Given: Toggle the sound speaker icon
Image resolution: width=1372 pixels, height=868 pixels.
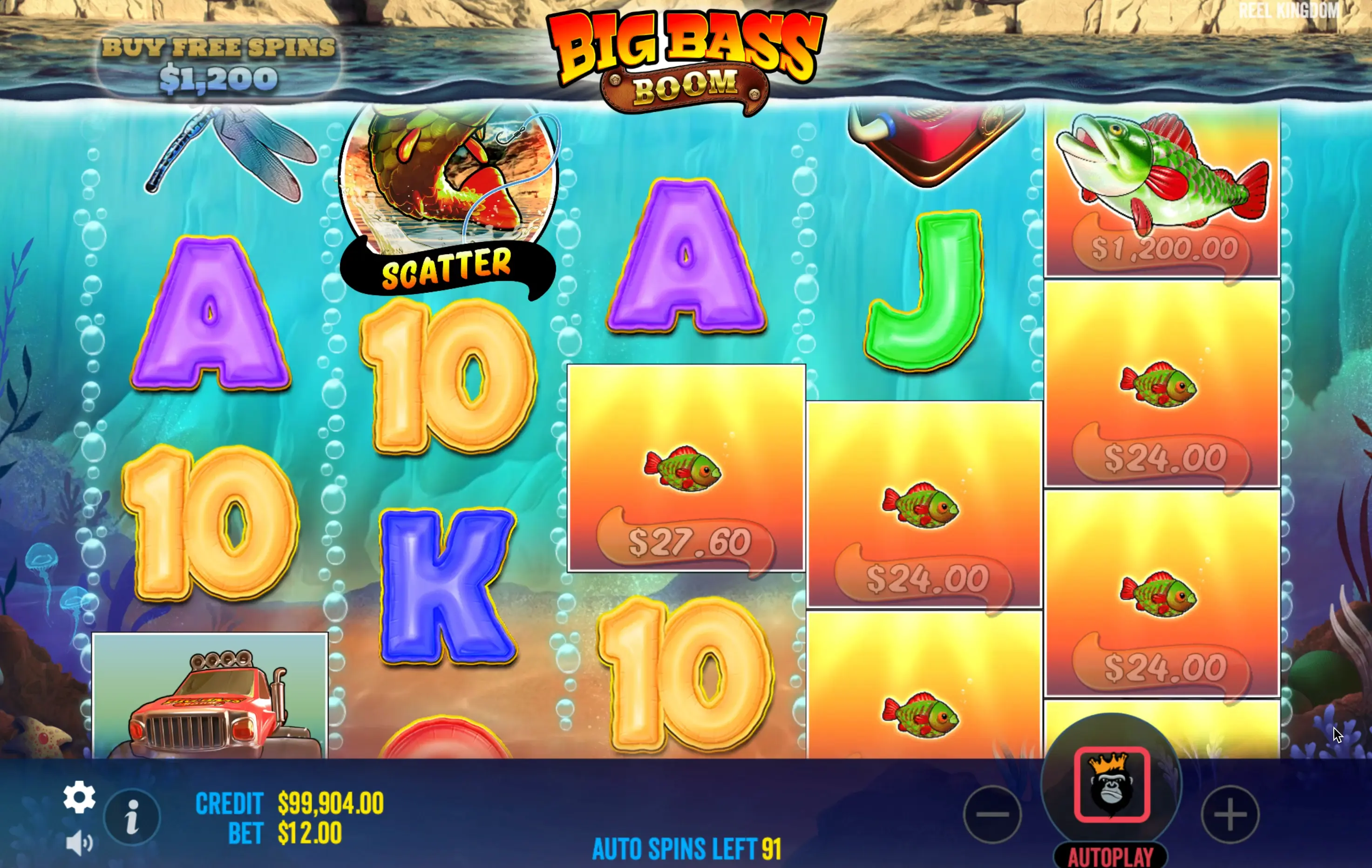Looking at the screenshot, I should pos(79,843).
